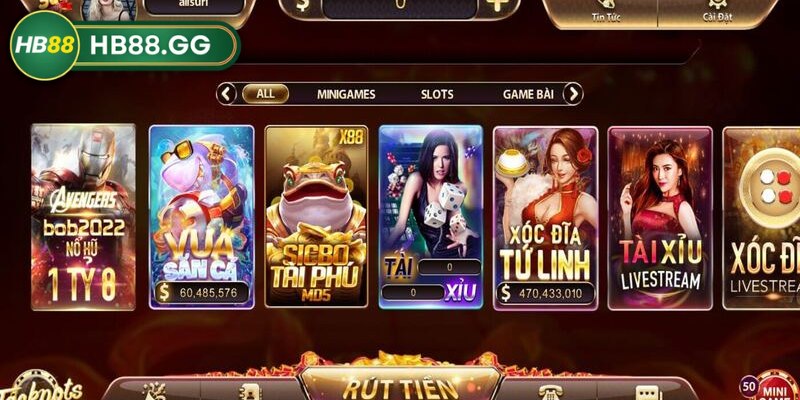Switch to the SLOTS tab
This screenshot has width=800, height=400.
[437, 94]
